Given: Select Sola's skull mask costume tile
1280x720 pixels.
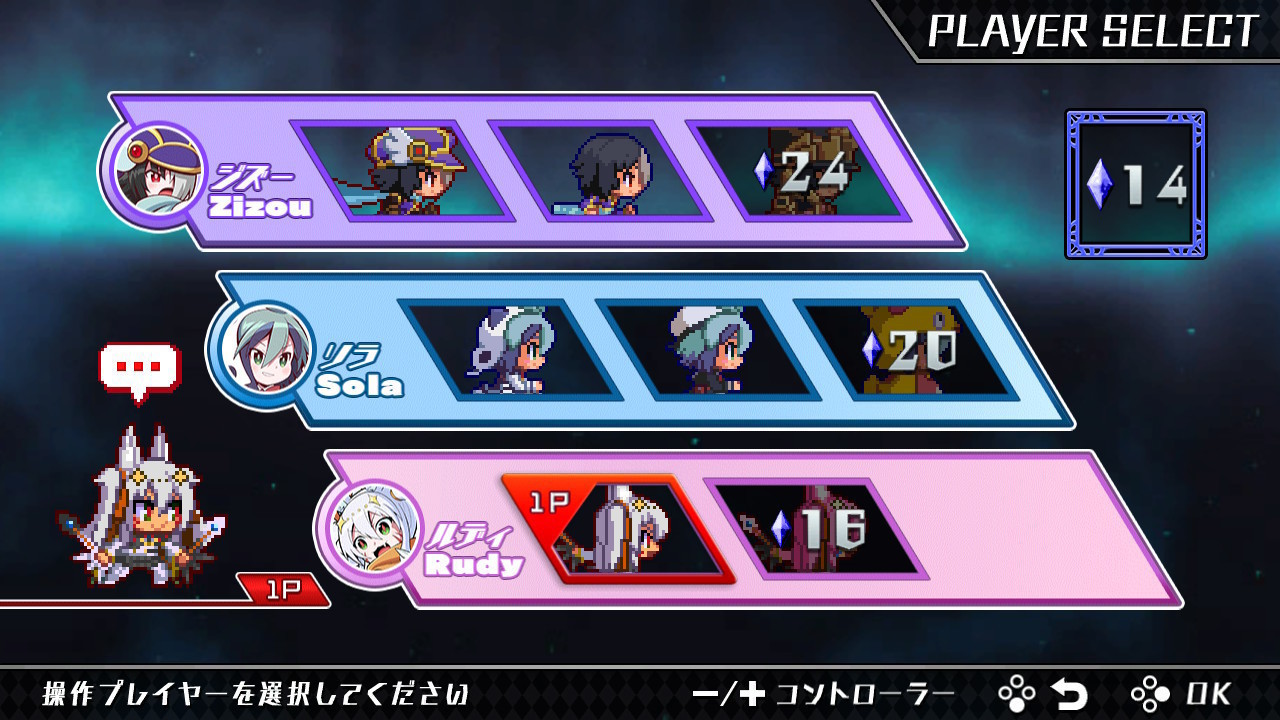Looking at the screenshot, I should pyautogui.click(x=510, y=350).
